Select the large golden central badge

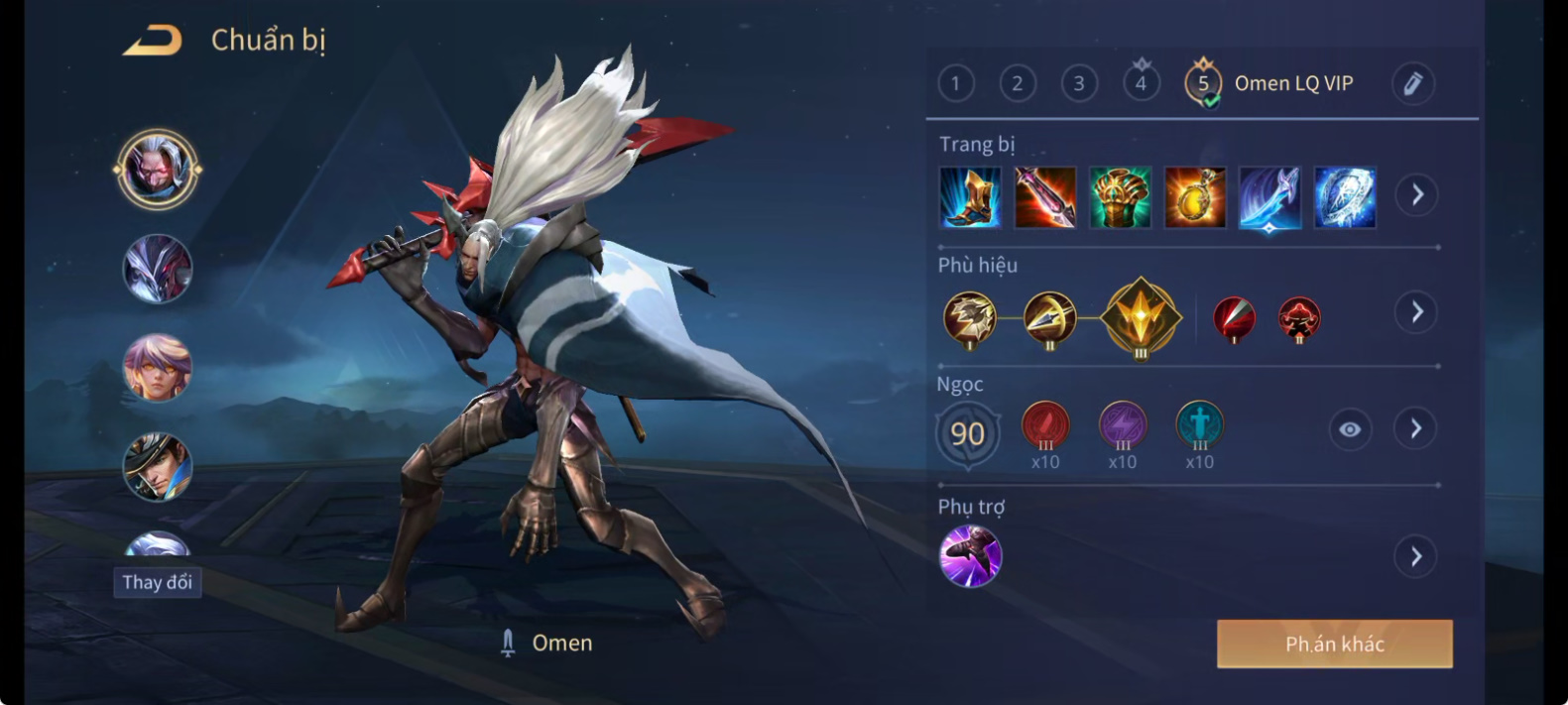pos(1142,317)
